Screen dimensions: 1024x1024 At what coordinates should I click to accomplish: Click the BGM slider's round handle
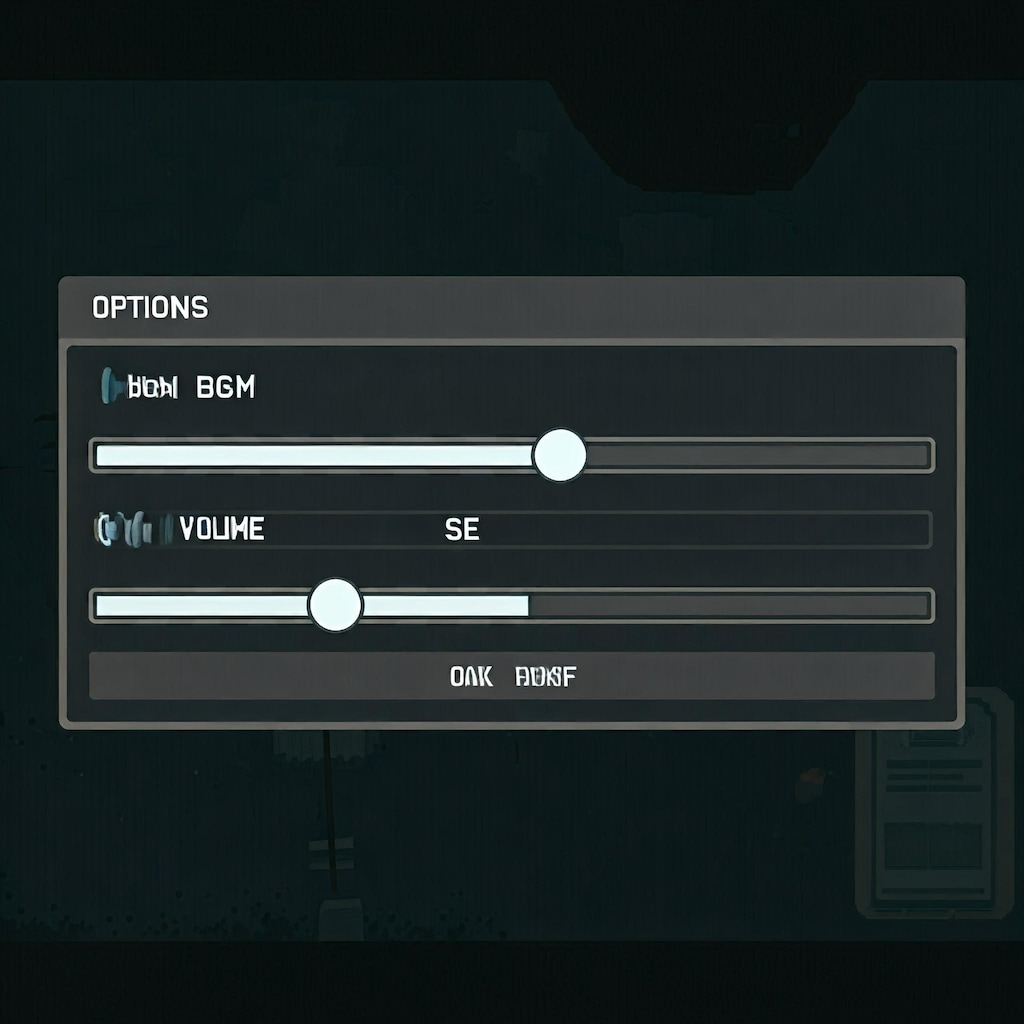click(x=559, y=455)
